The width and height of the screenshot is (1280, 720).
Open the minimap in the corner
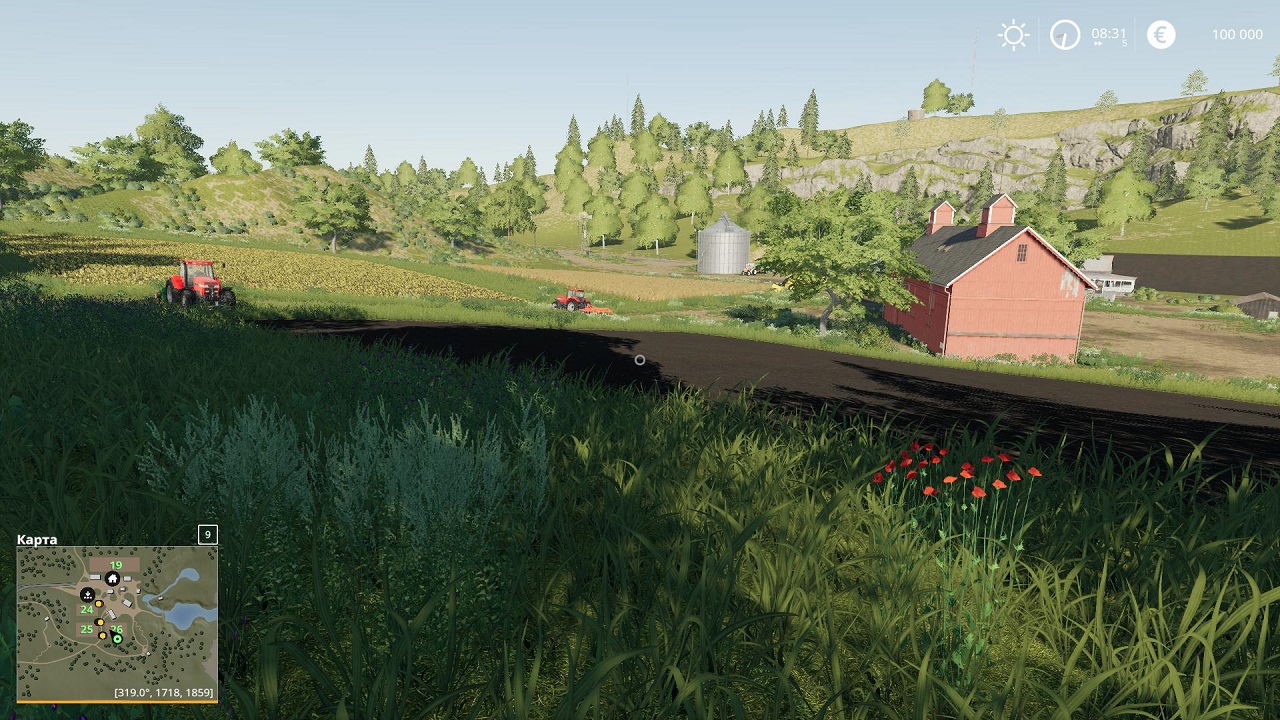pos(117,622)
